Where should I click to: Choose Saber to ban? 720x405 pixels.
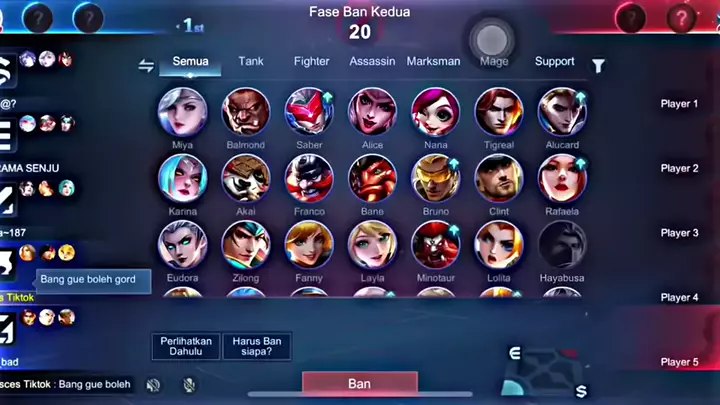coord(309,112)
